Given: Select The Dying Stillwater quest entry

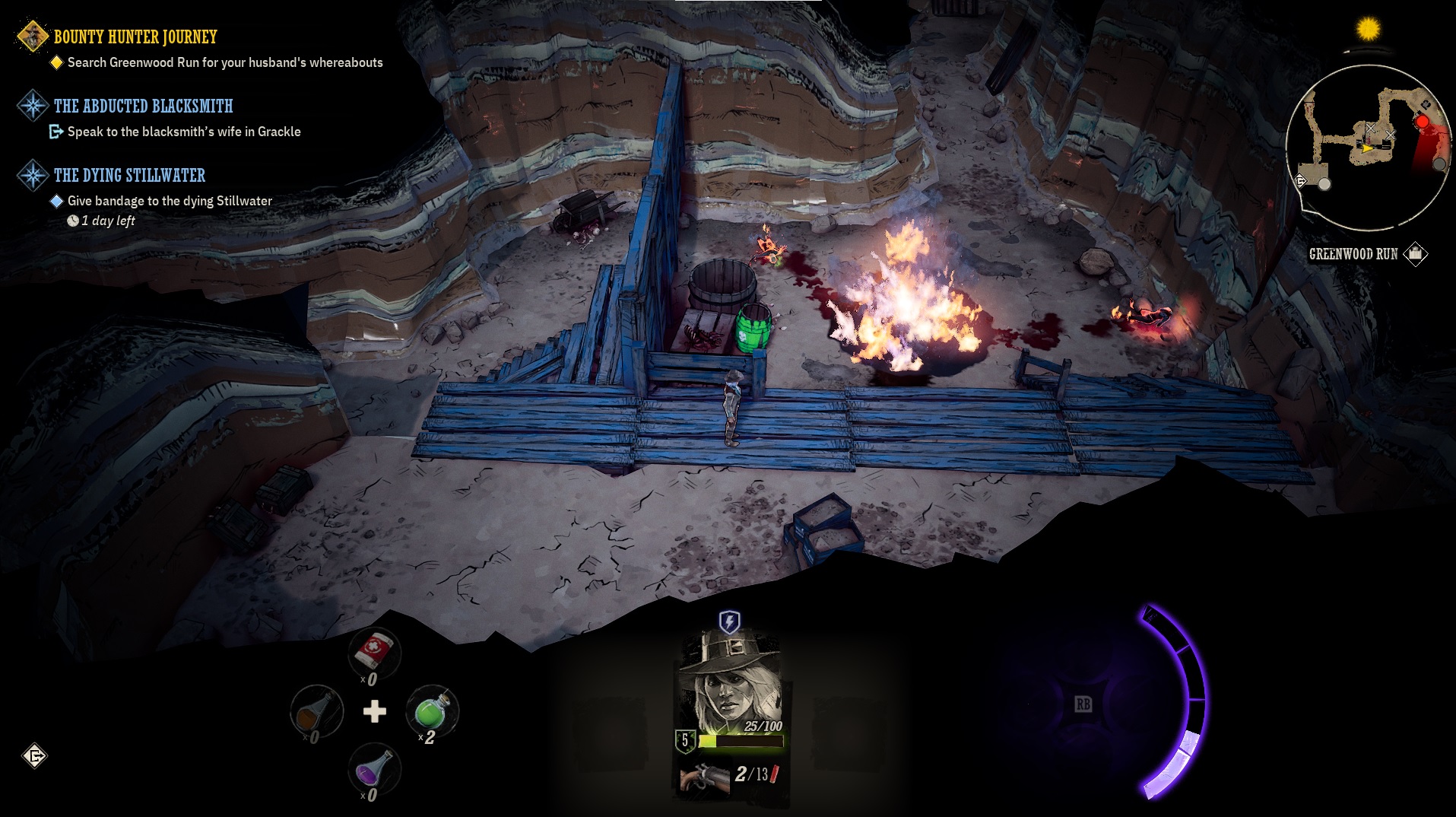Looking at the screenshot, I should [129, 175].
